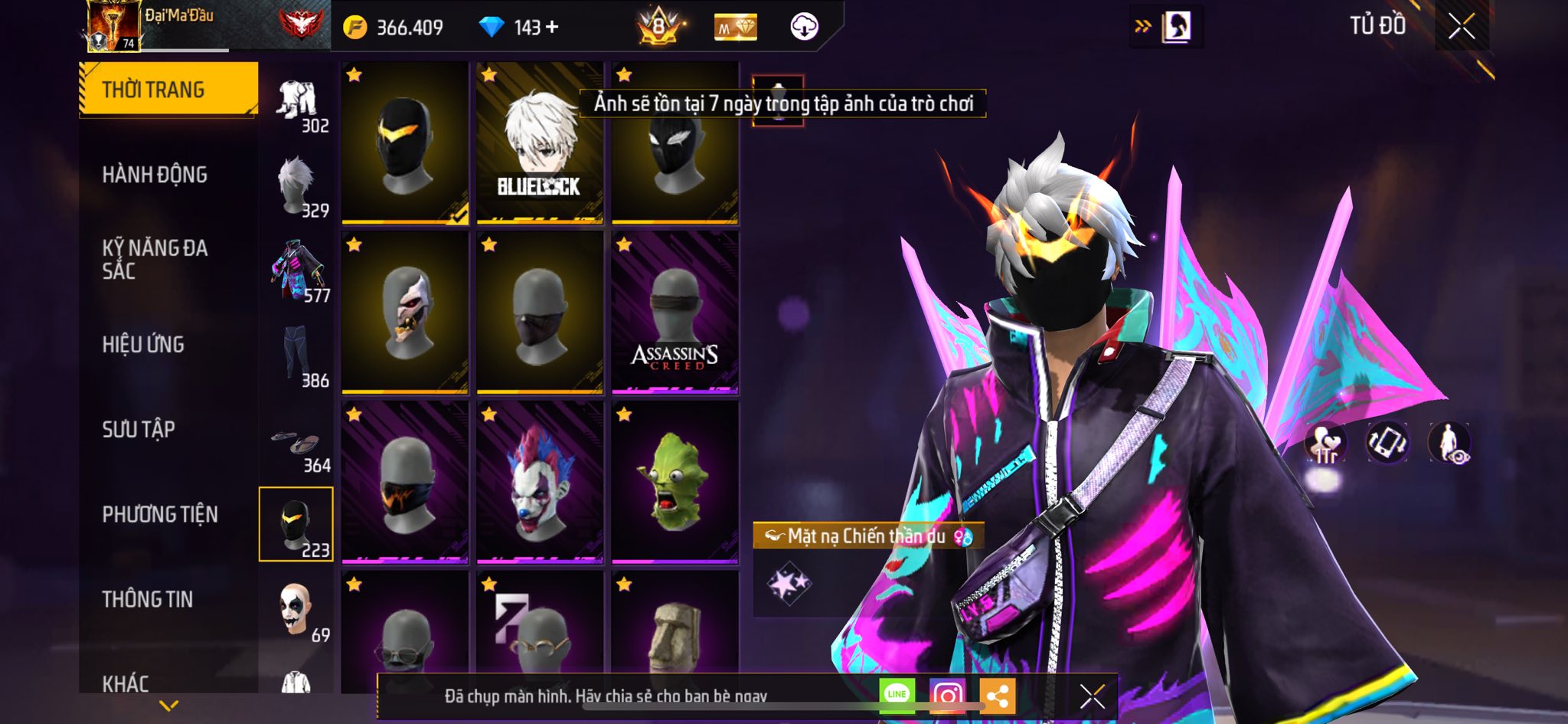
Task: Open the pants subcategory showing 386
Action: 297,356
